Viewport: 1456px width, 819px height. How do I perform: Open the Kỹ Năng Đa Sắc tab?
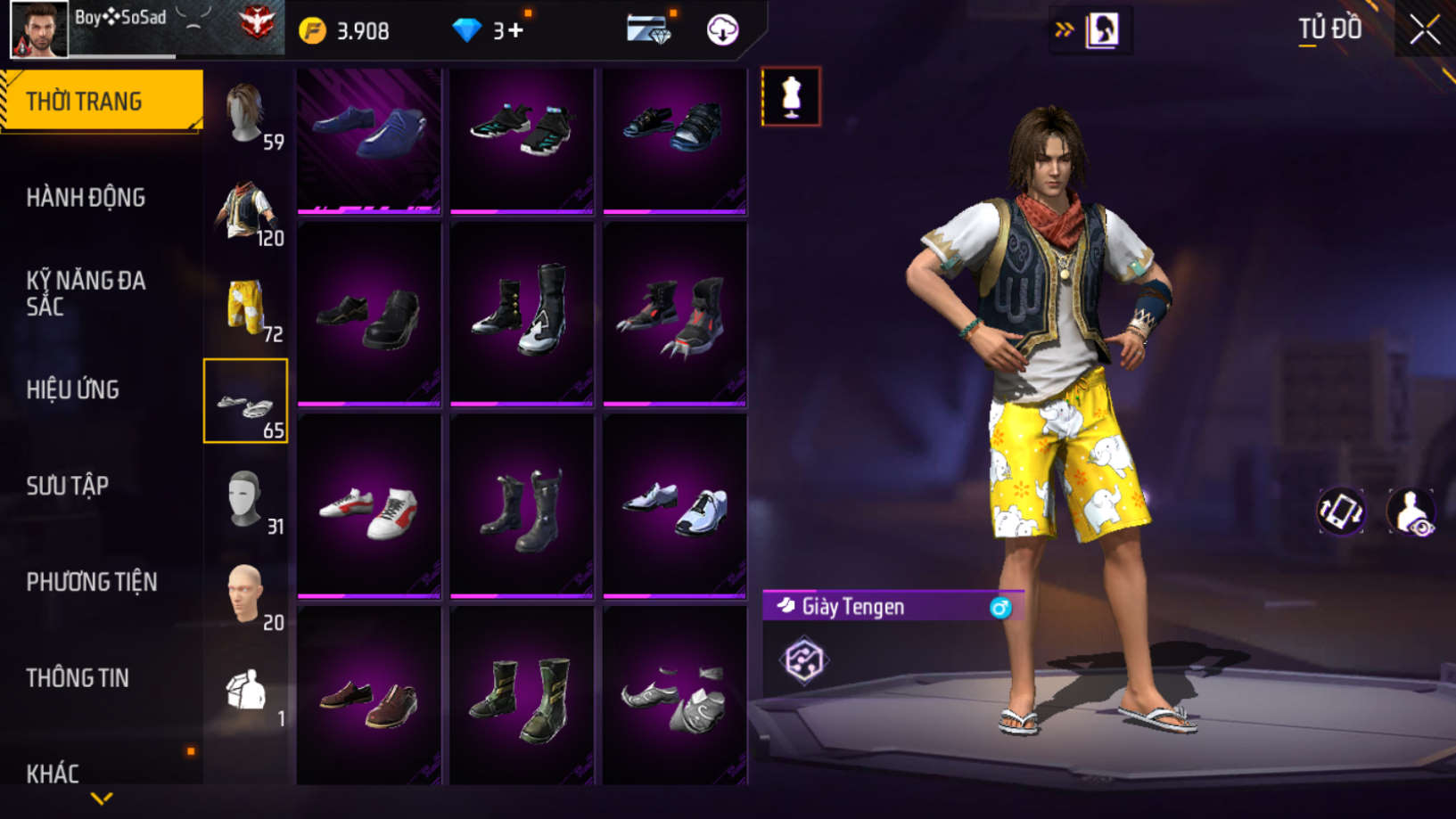(x=86, y=293)
